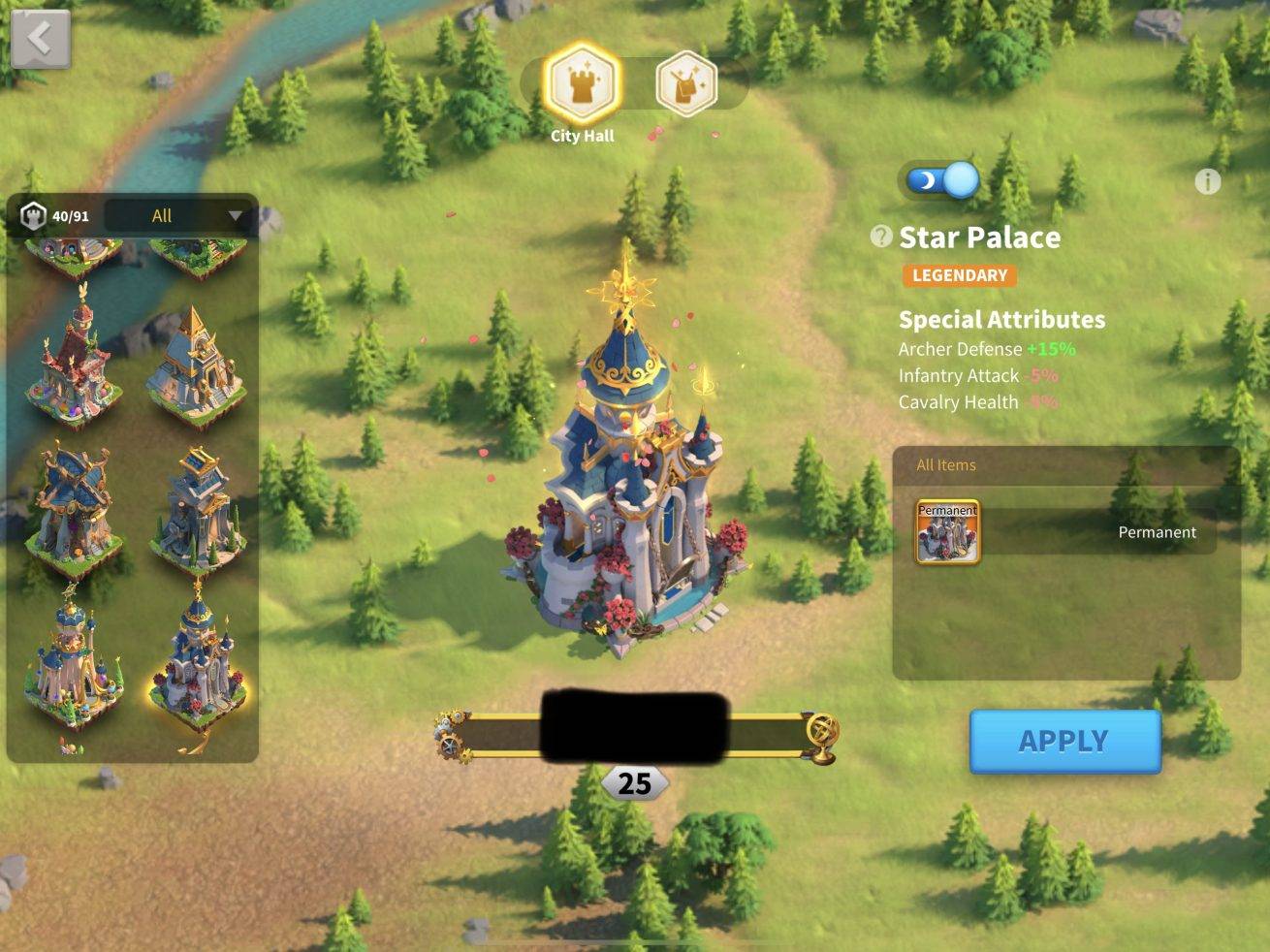1270x952 pixels.
Task: Click the question mark beside Star Palace
Action: coord(880,237)
